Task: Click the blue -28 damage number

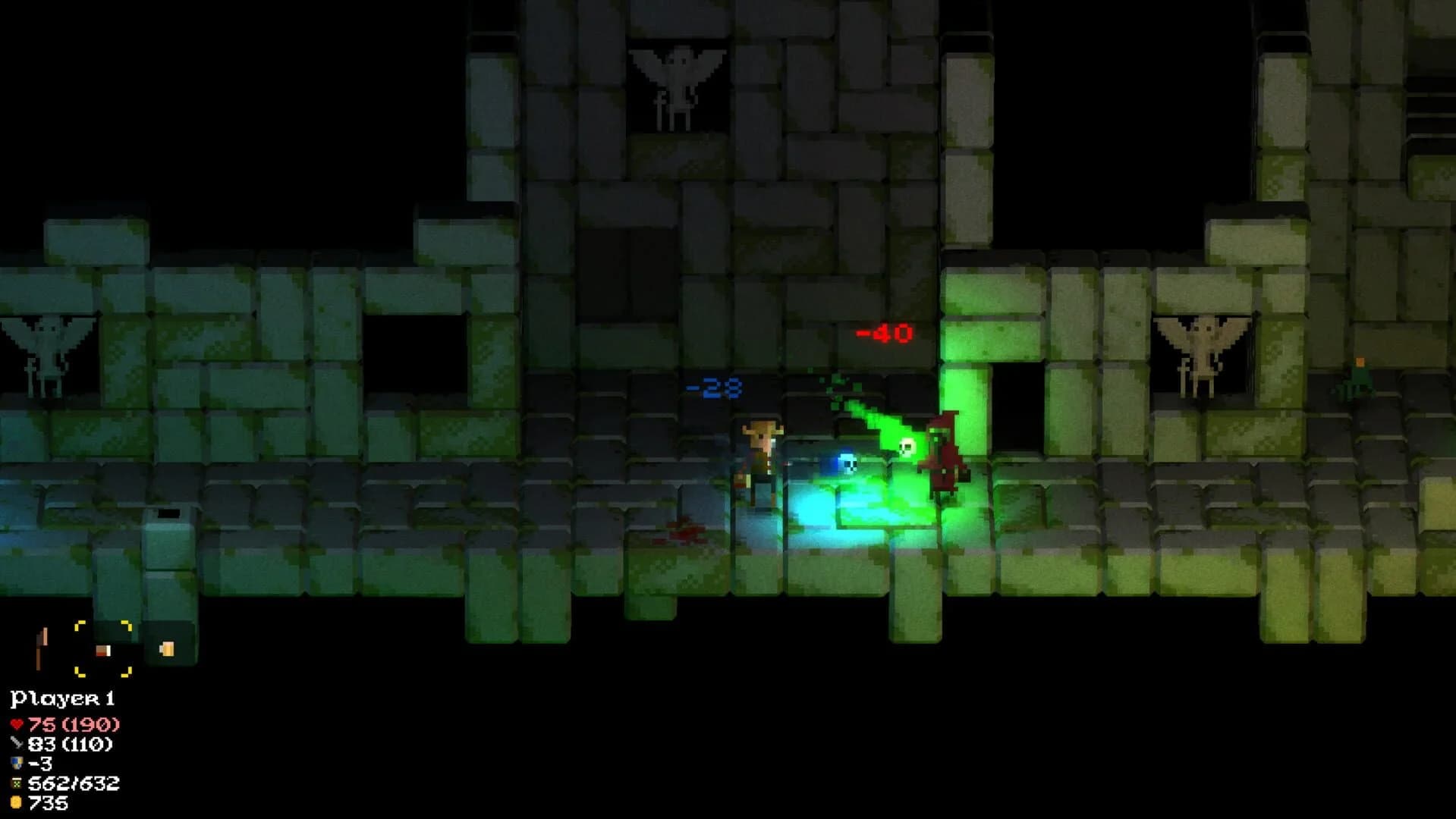Action: (714, 387)
